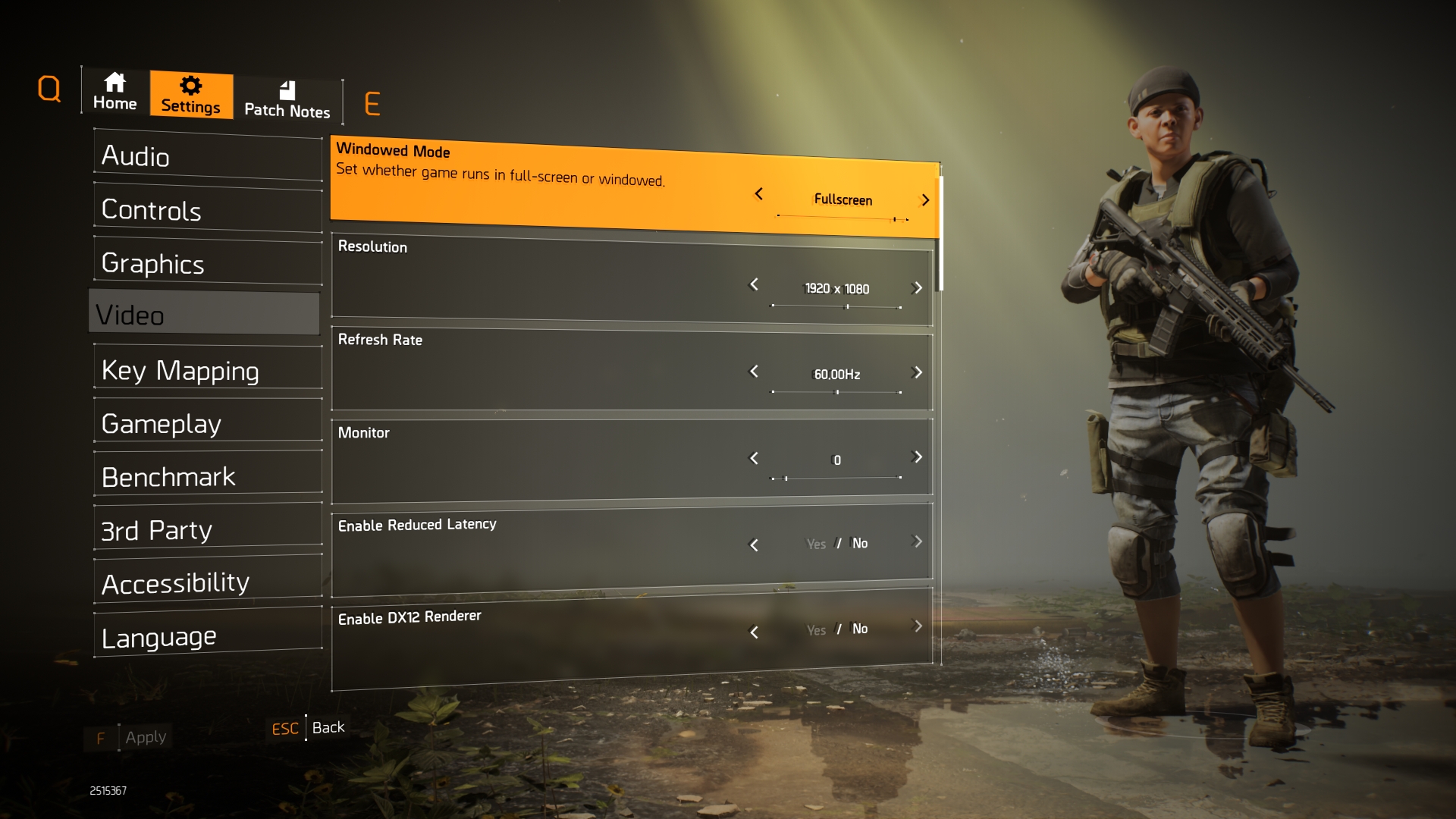
Task: Set Enable DX12 Renderer to Yes
Action: [816, 630]
